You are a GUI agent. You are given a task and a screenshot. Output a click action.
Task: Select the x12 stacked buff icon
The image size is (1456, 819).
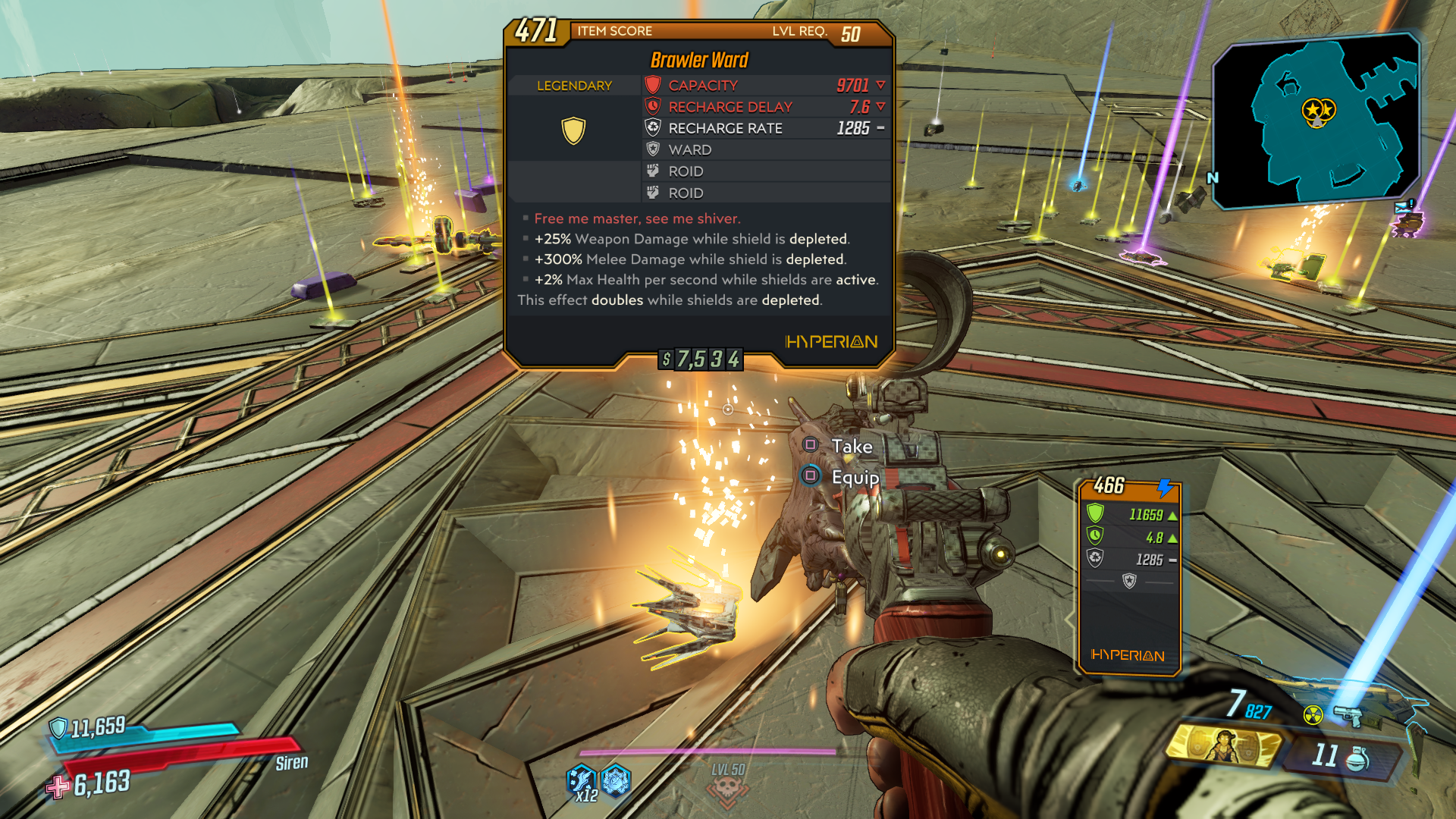[582, 781]
